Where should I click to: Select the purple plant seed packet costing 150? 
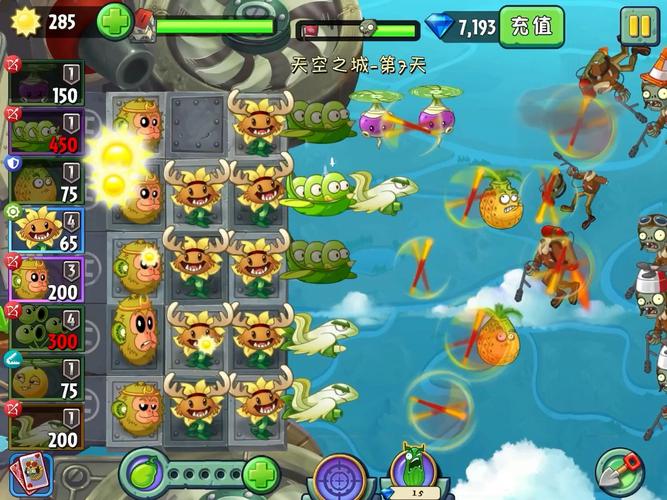47,81
